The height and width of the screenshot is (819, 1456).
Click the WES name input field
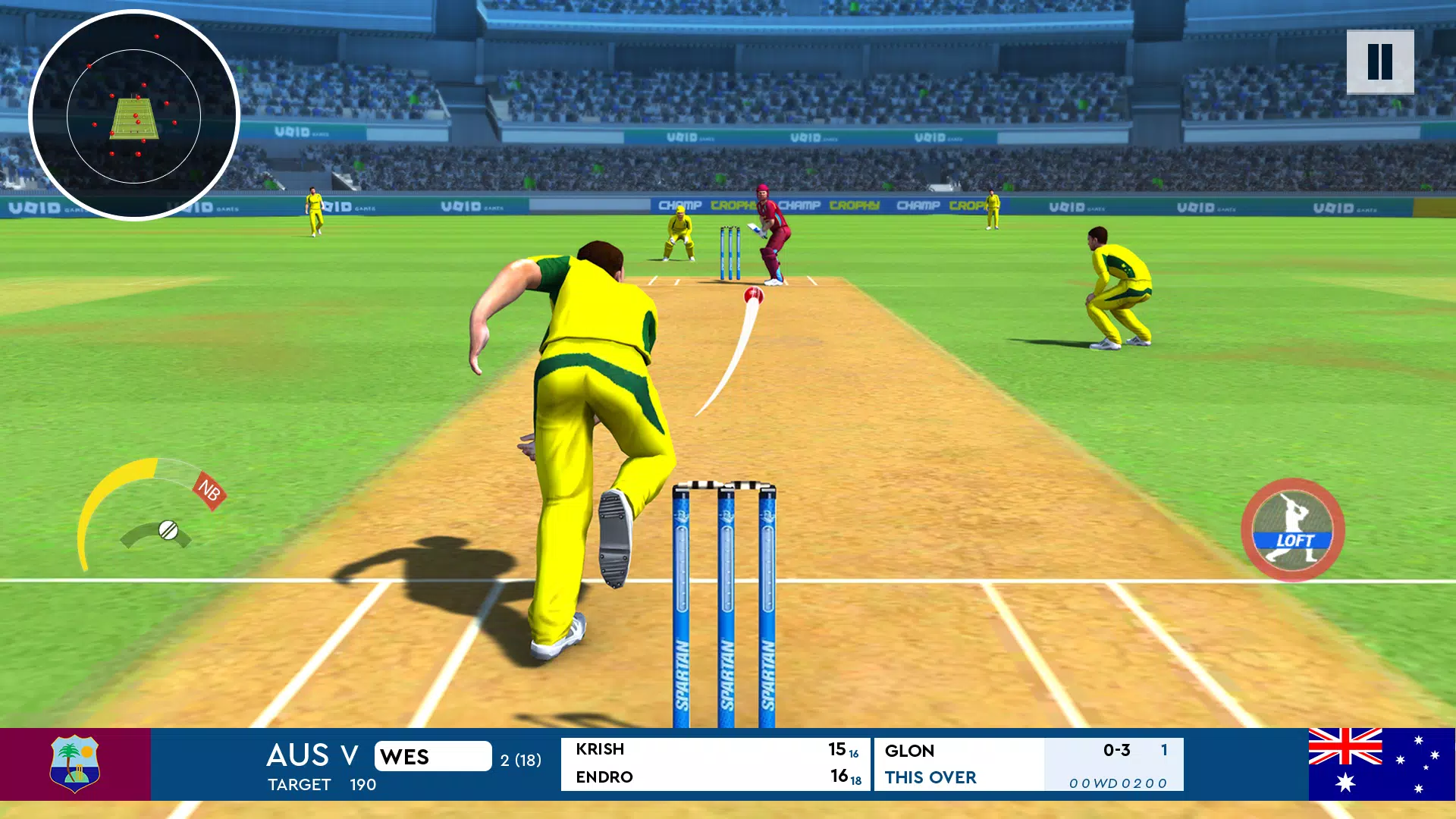tap(432, 756)
